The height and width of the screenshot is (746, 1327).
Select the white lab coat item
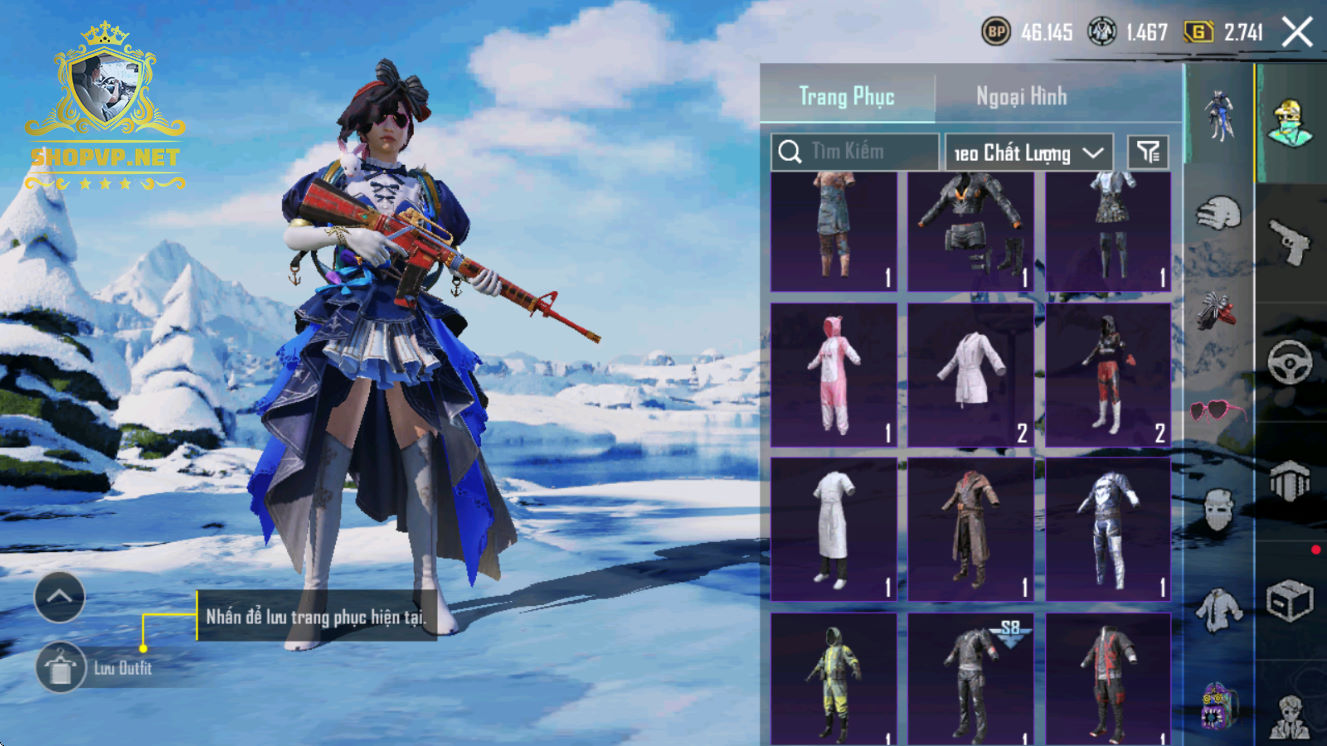click(x=971, y=375)
